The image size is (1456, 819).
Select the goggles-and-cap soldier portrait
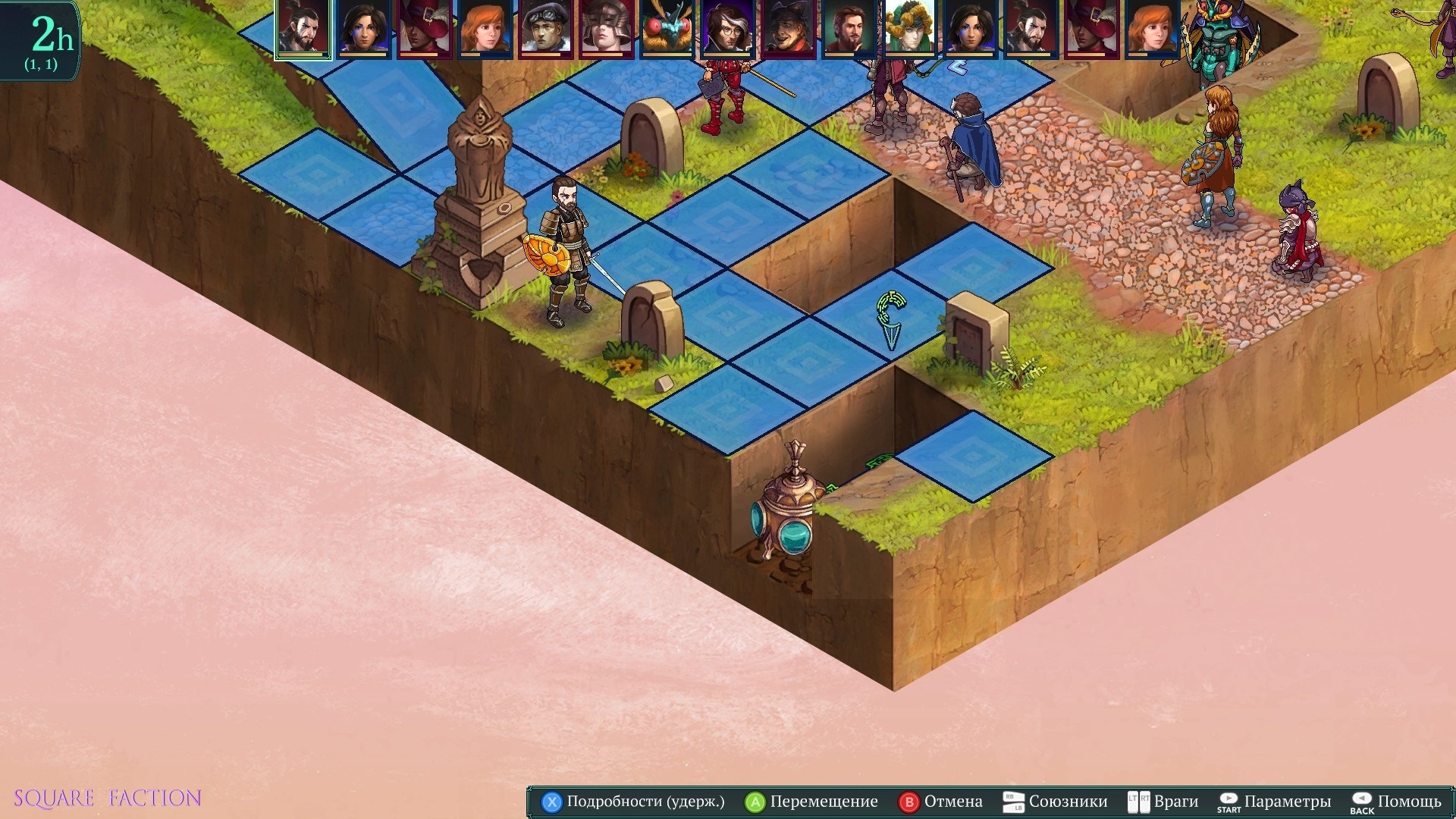546,28
